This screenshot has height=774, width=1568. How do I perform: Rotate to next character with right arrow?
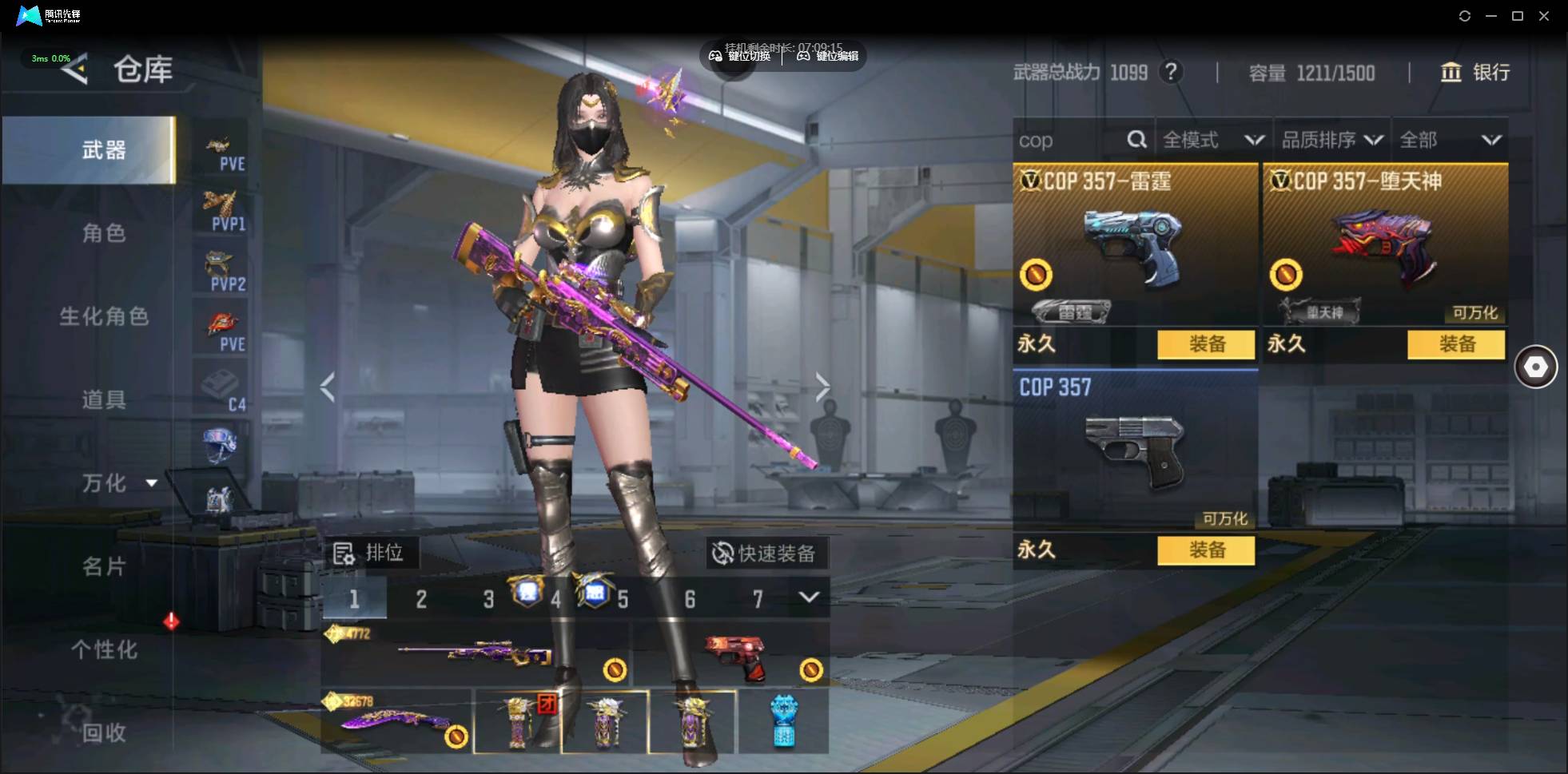[822, 387]
